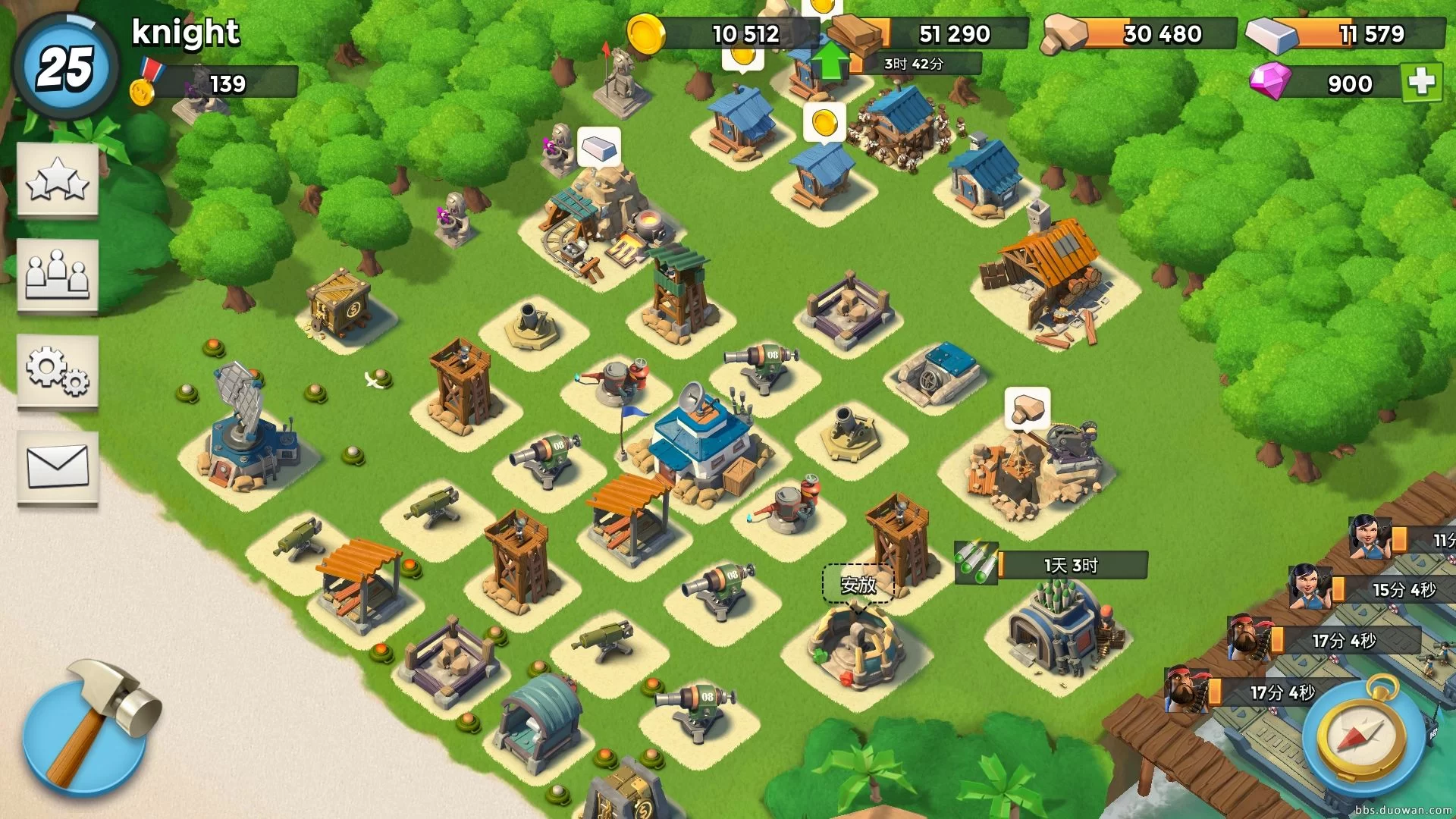Open the leaderboard players button

(x=58, y=275)
